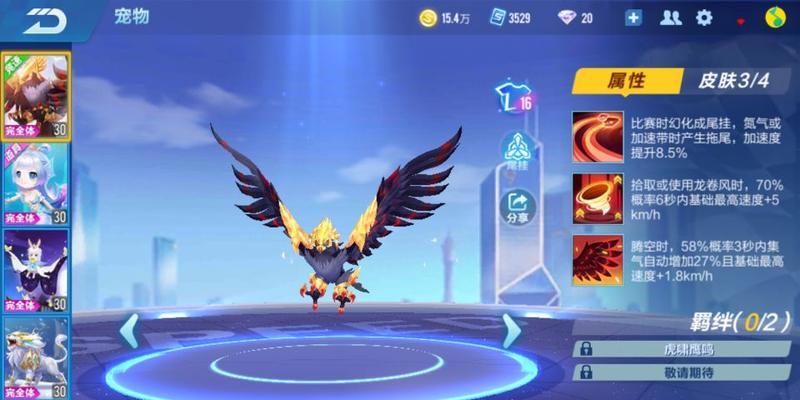This screenshot has width=800, height=400.
Task: Open settings via the gear icon
Action: (704, 18)
